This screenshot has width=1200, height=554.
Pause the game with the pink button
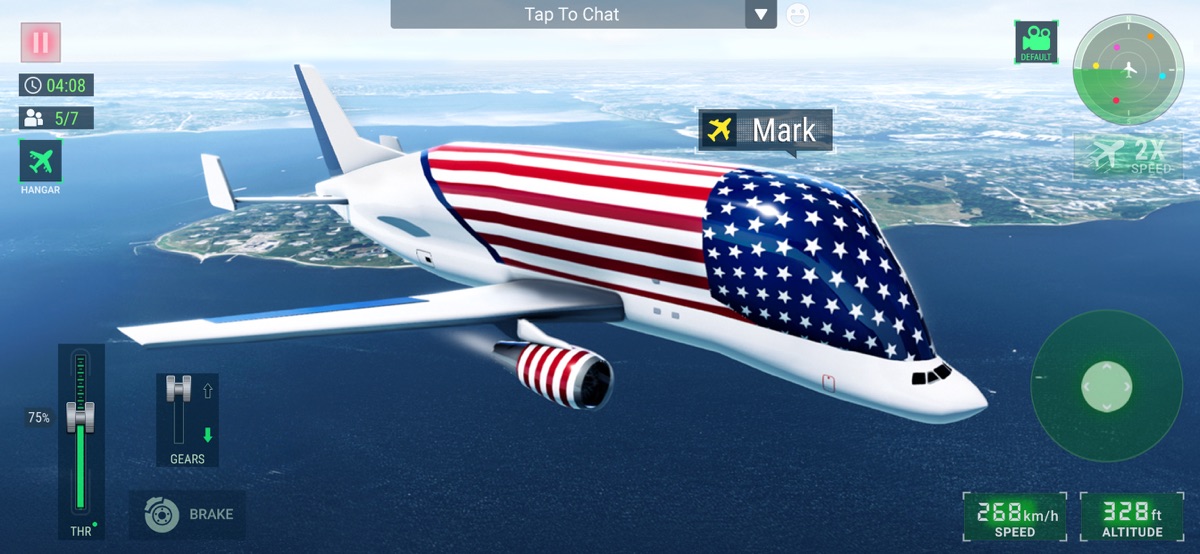[41, 42]
